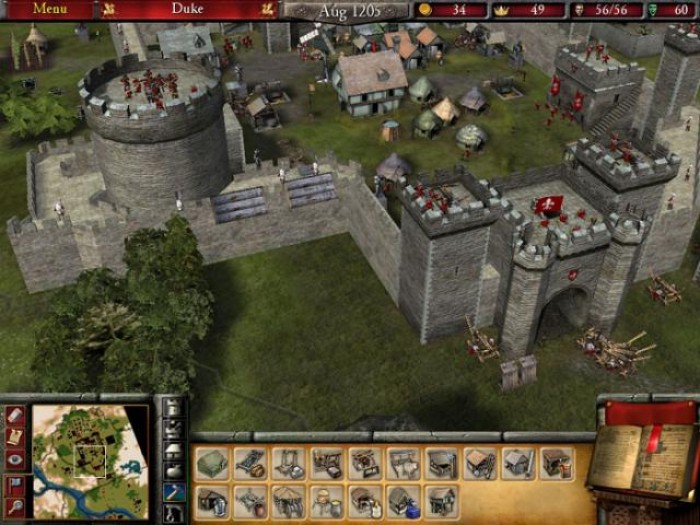Open the Menu button
Viewport: 700px width, 525px height.
(x=50, y=8)
